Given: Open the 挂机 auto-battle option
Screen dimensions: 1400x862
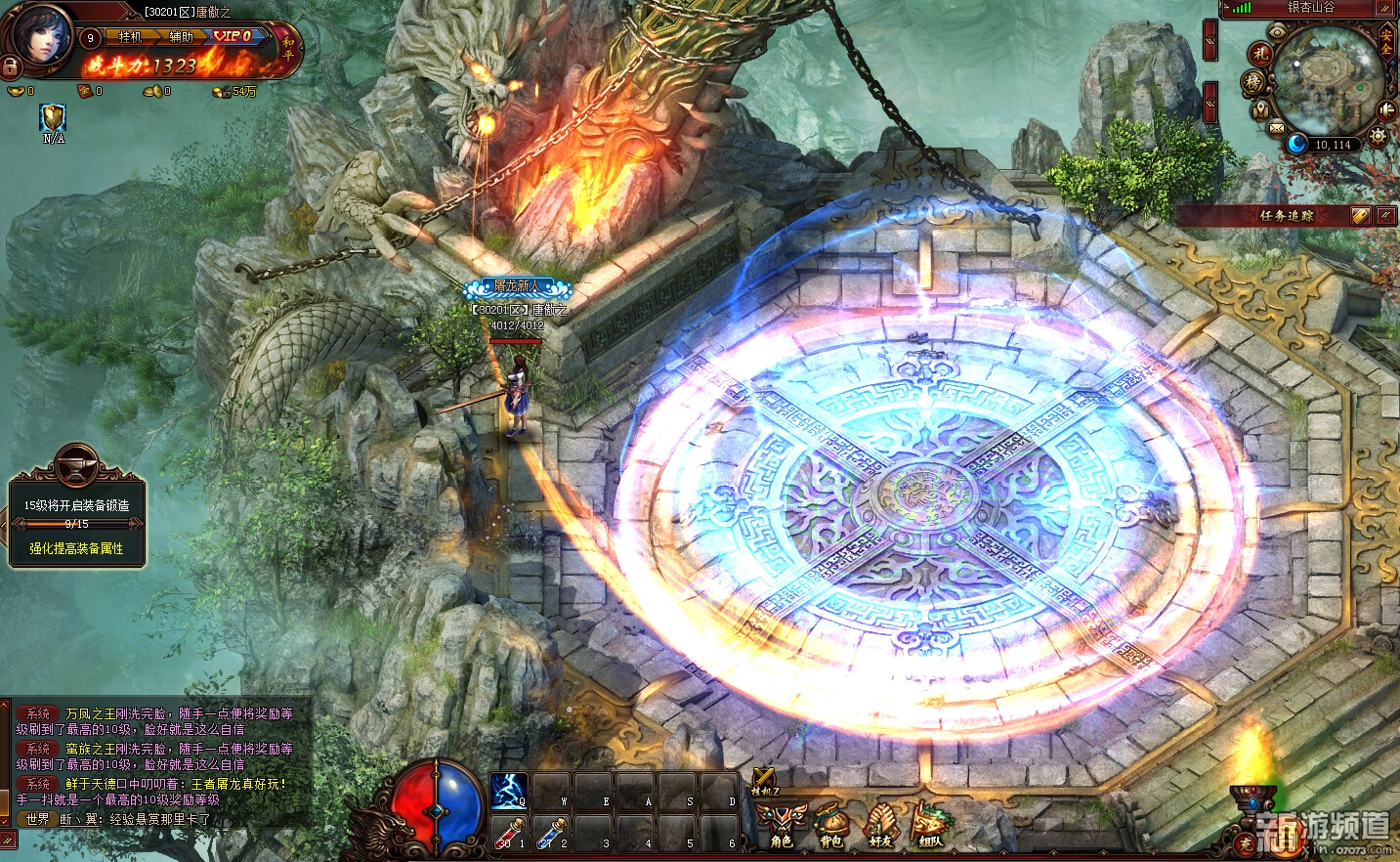Looking at the screenshot, I should pos(130,37).
